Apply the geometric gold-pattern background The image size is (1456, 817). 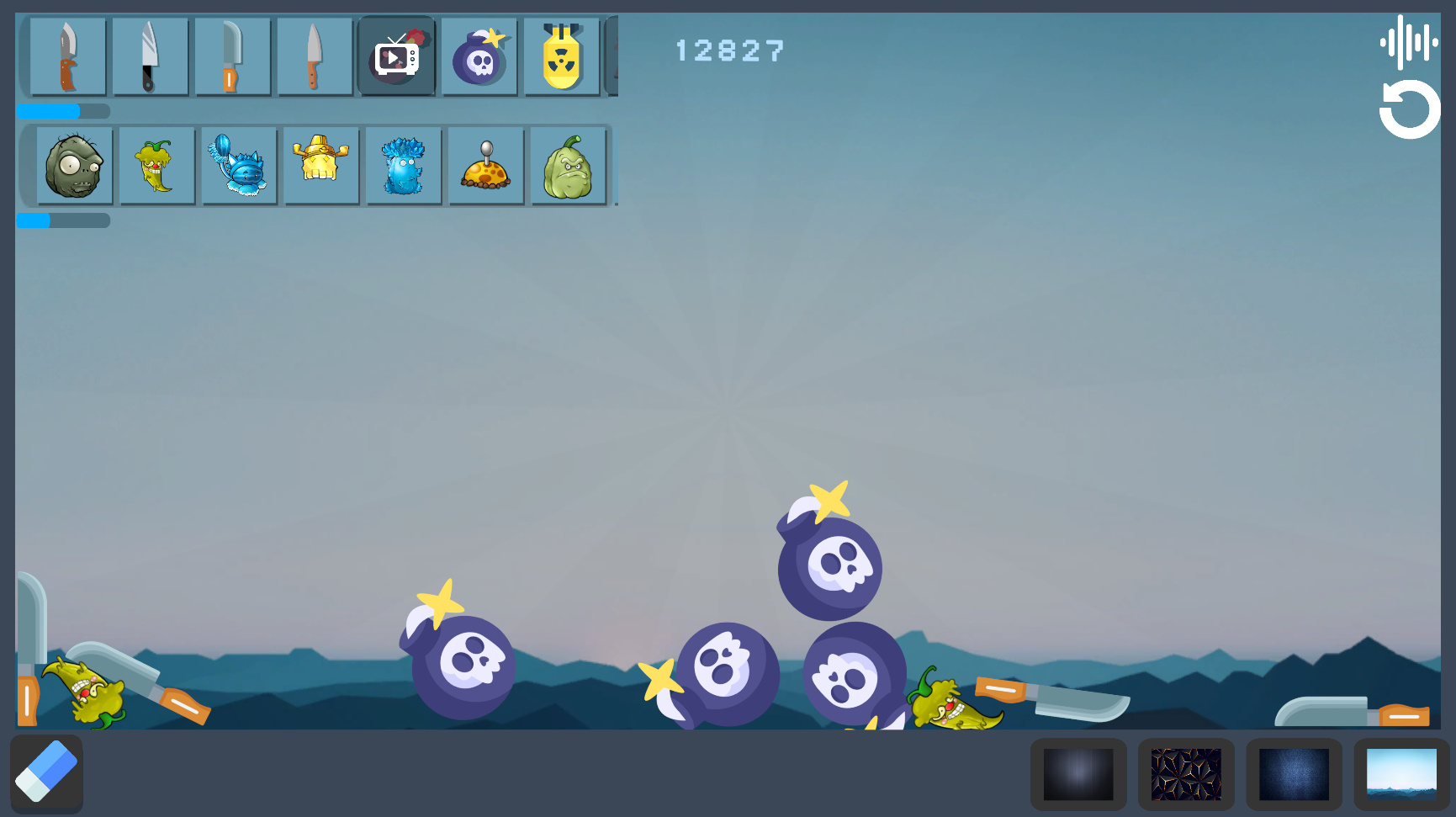pyautogui.click(x=1187, y=772)
